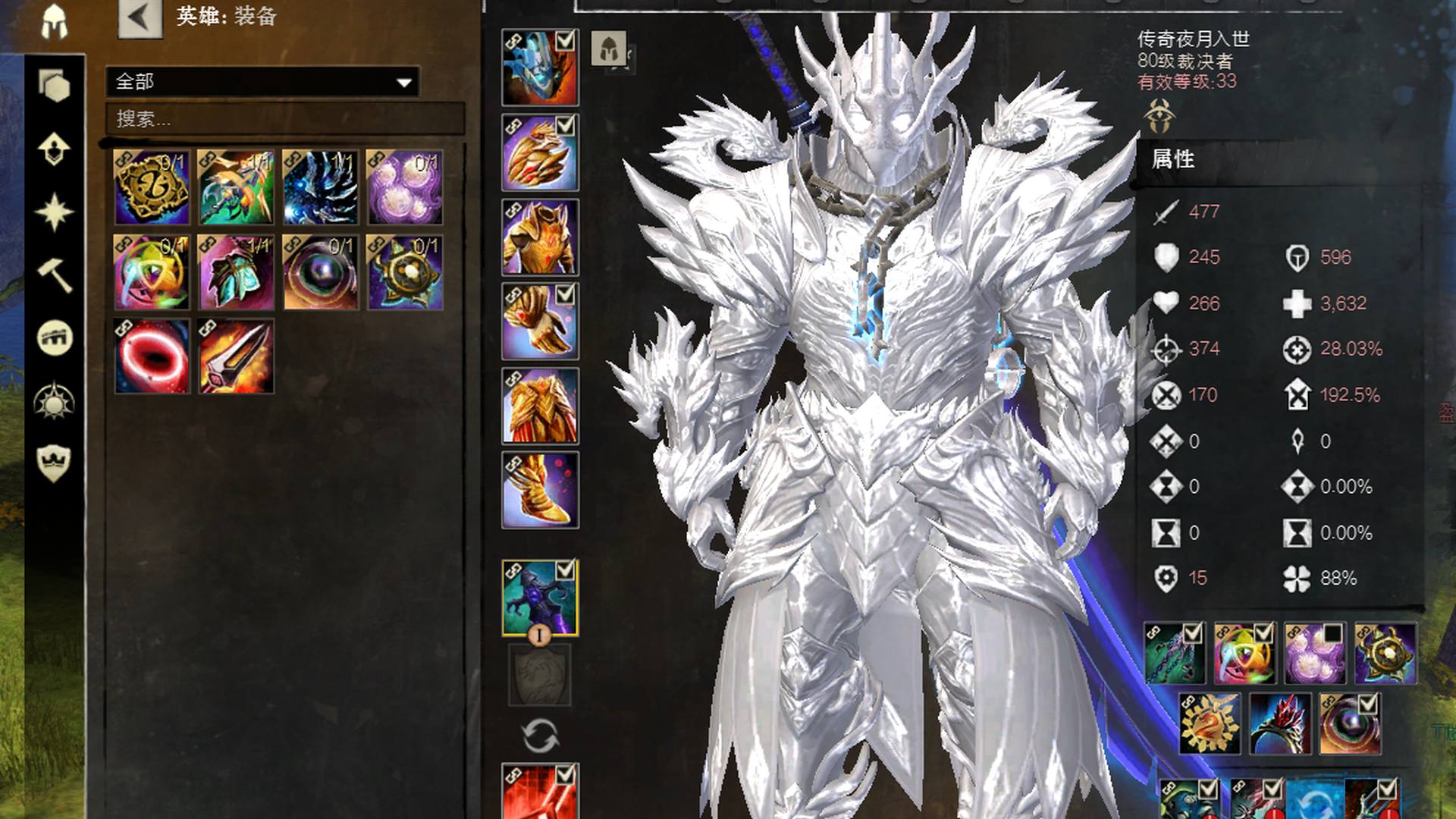
Task: Go back from the hero equipment panel
Action: click(x=140, y=18)
